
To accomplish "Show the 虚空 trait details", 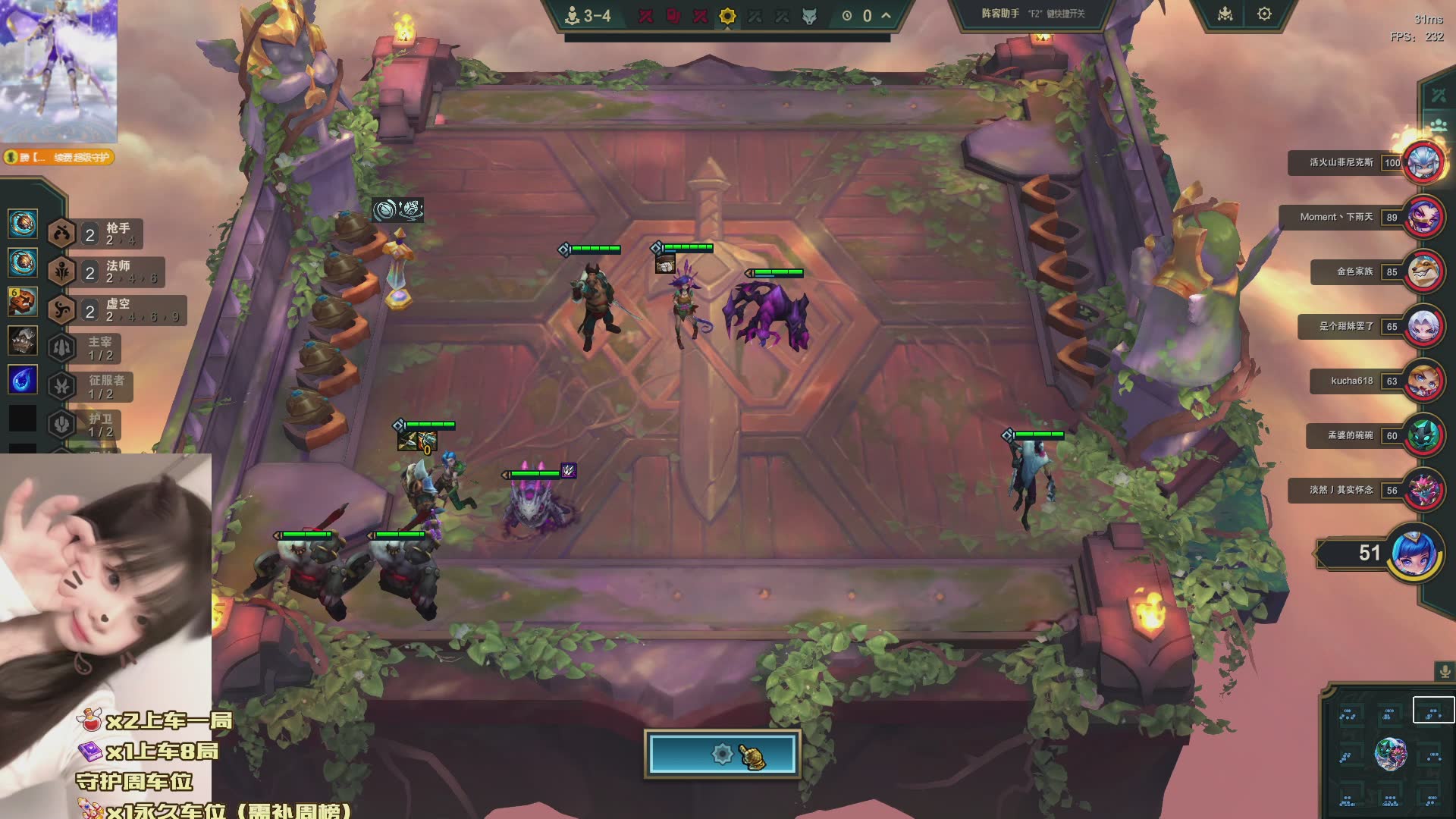I will click(116, 309).
